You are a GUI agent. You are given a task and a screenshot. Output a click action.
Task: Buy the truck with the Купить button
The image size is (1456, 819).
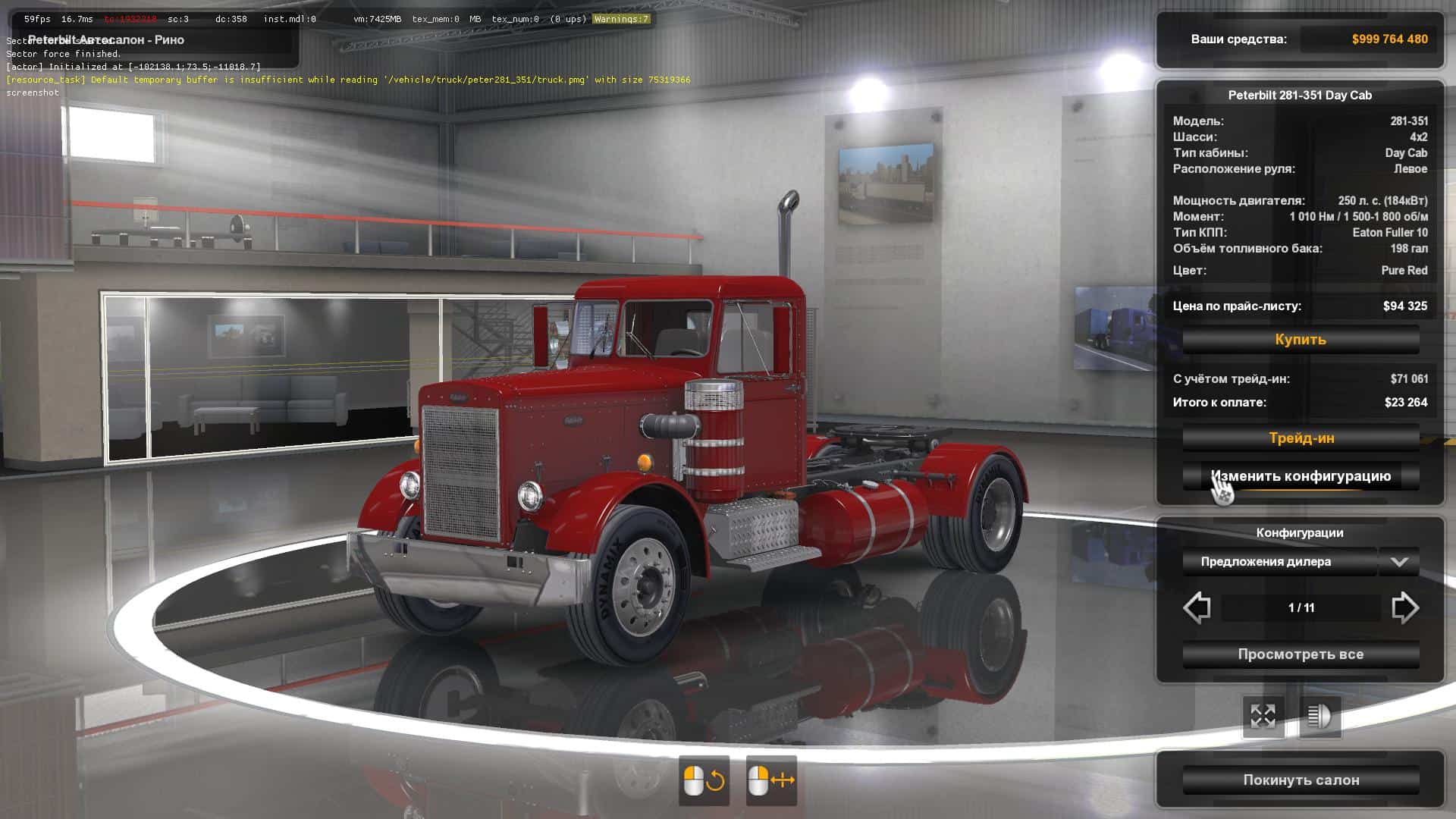coord(1301,340)
